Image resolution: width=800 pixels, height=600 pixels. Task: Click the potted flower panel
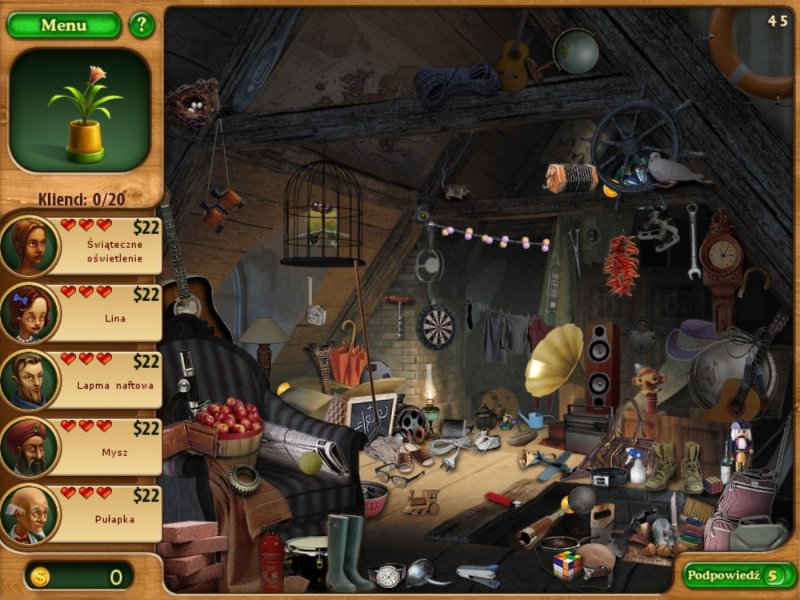click(x=80, y=110)
